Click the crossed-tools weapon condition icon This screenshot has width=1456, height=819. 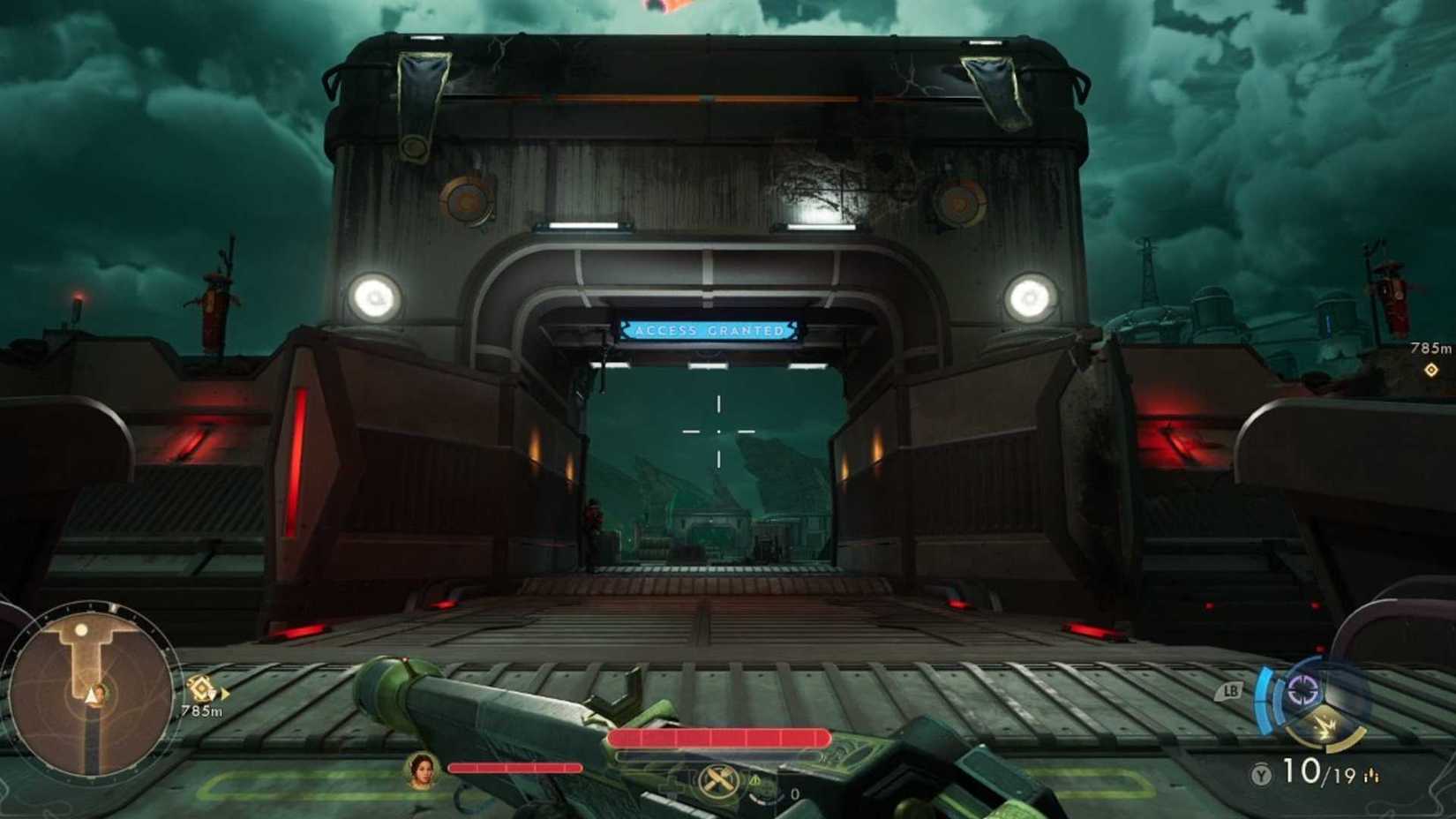[717, 781]
